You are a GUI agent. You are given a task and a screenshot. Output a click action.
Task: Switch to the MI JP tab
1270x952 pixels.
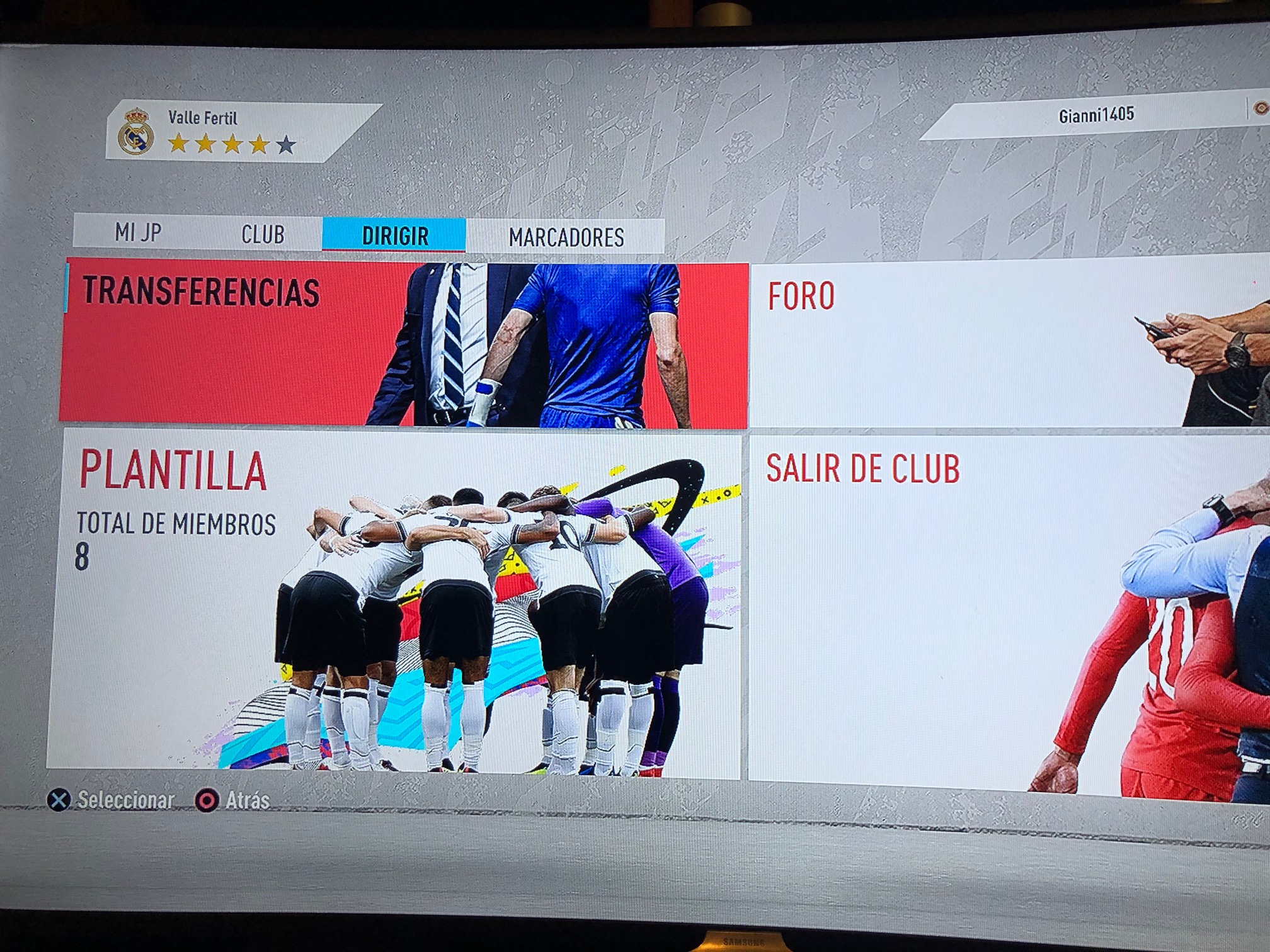[138, 233]
